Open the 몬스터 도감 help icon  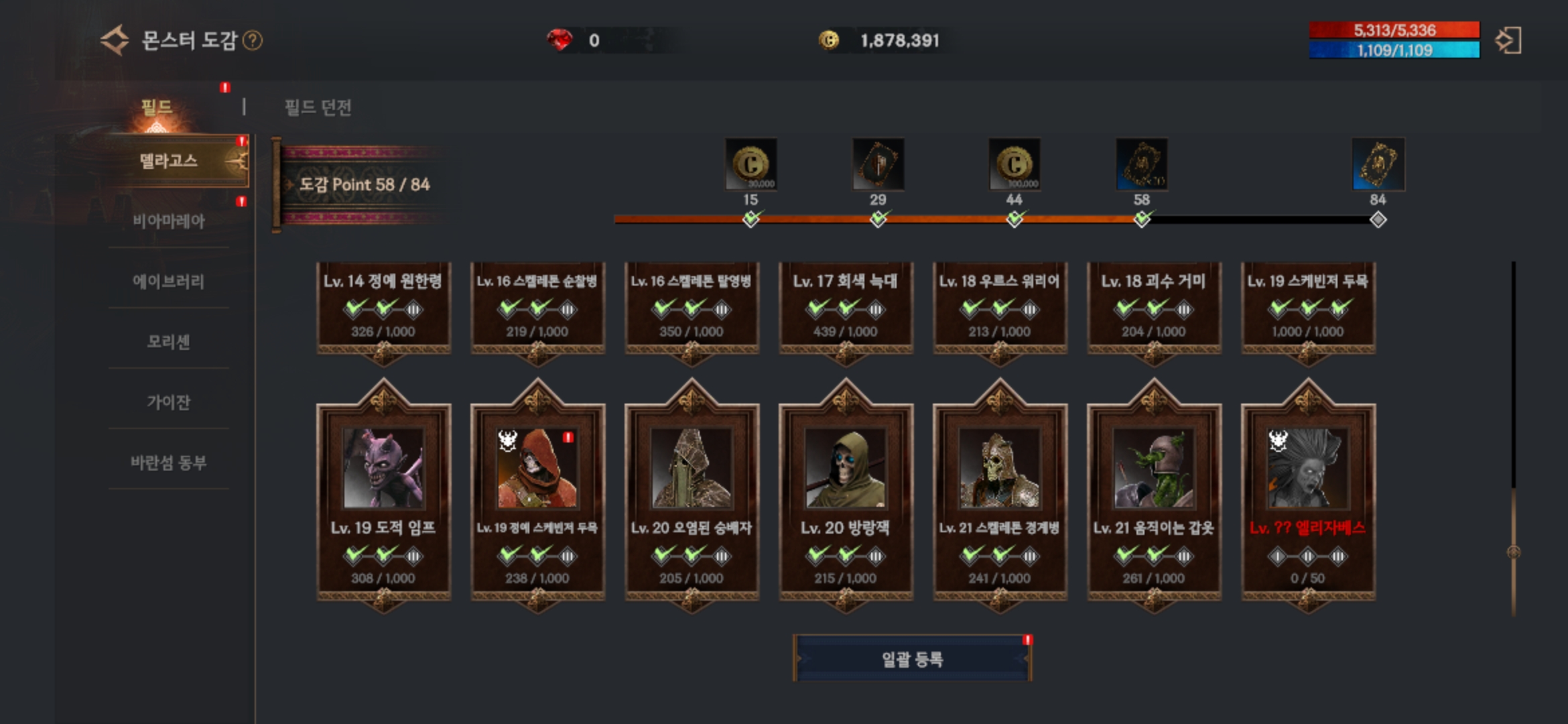click(253, 41)
